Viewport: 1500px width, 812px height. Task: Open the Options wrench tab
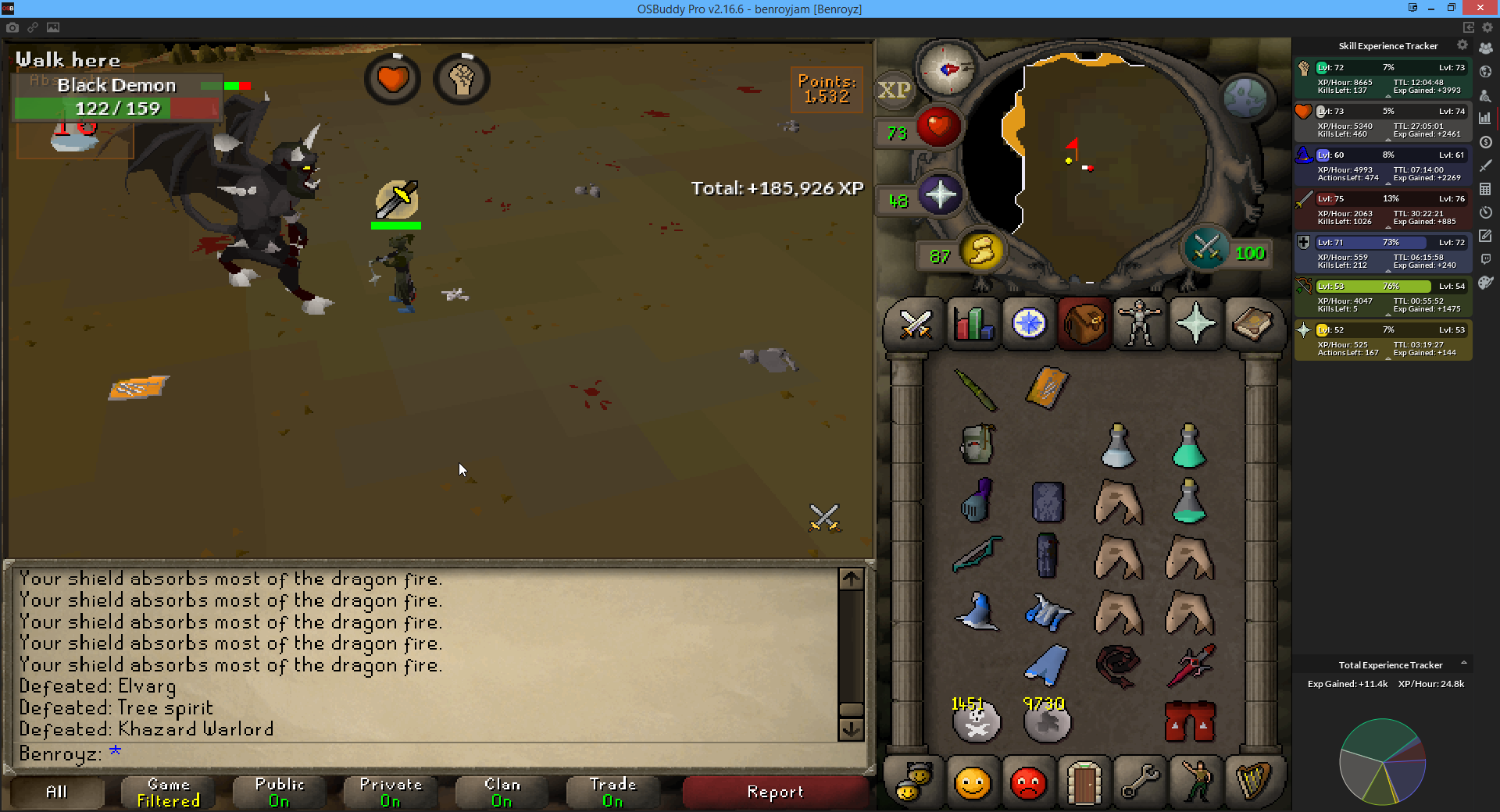[x=1140, y=782]
